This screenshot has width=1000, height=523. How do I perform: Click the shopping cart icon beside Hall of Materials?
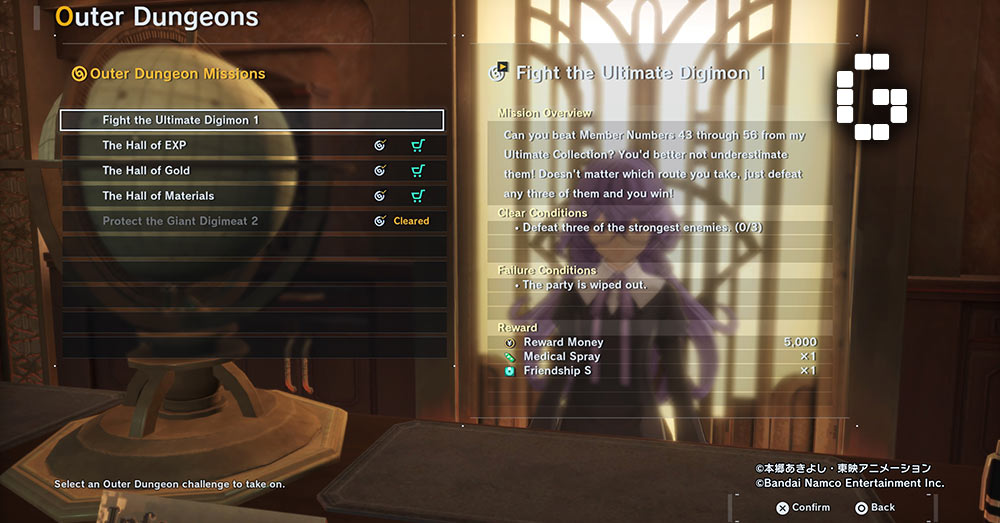[418, 196]
